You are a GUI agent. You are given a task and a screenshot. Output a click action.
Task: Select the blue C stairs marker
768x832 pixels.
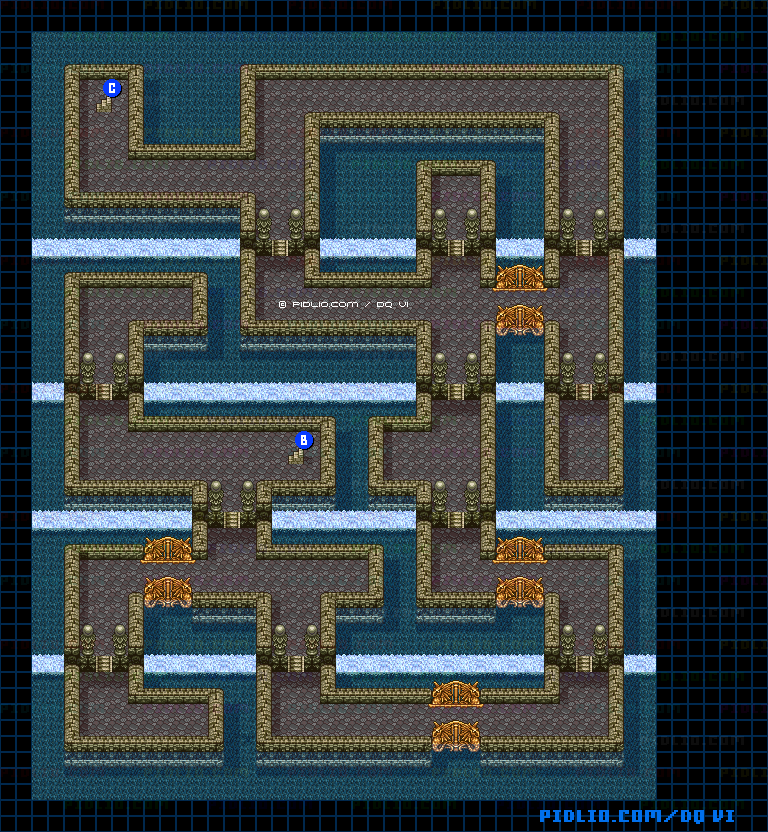(x=112, y=89)
